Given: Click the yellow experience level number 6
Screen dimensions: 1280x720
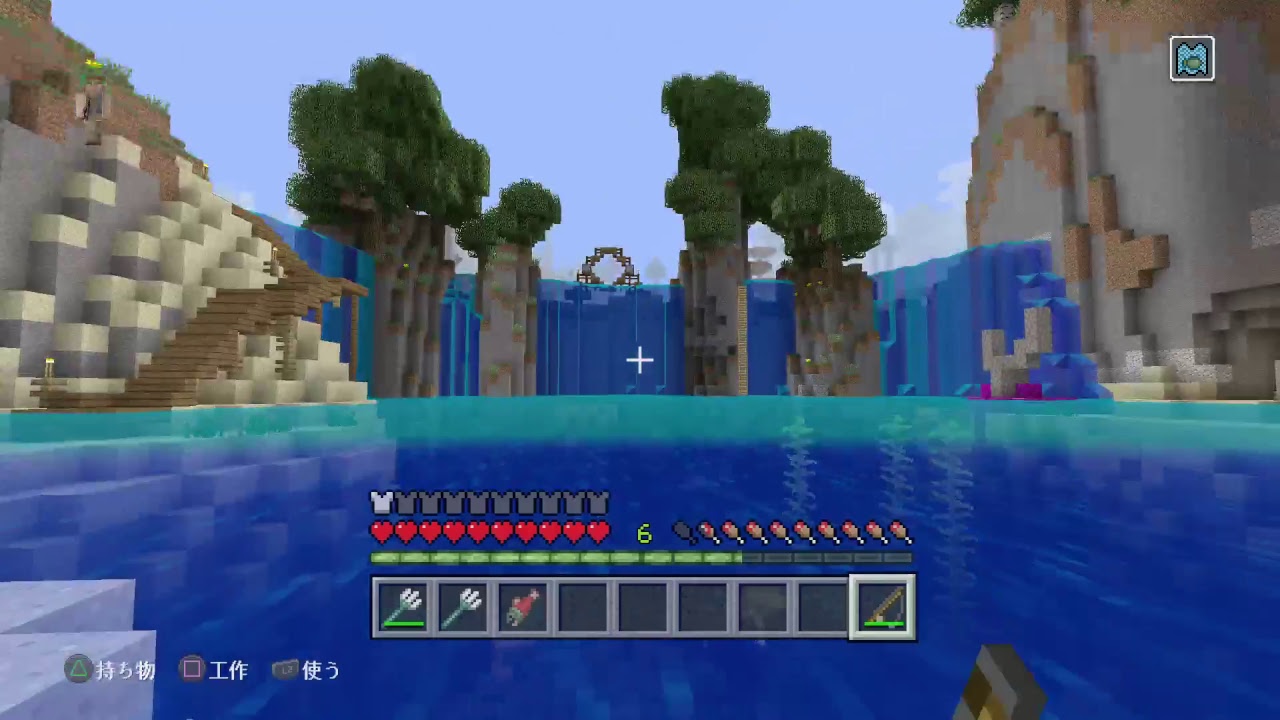Looking at the screenshot, I should pos(644,533).
